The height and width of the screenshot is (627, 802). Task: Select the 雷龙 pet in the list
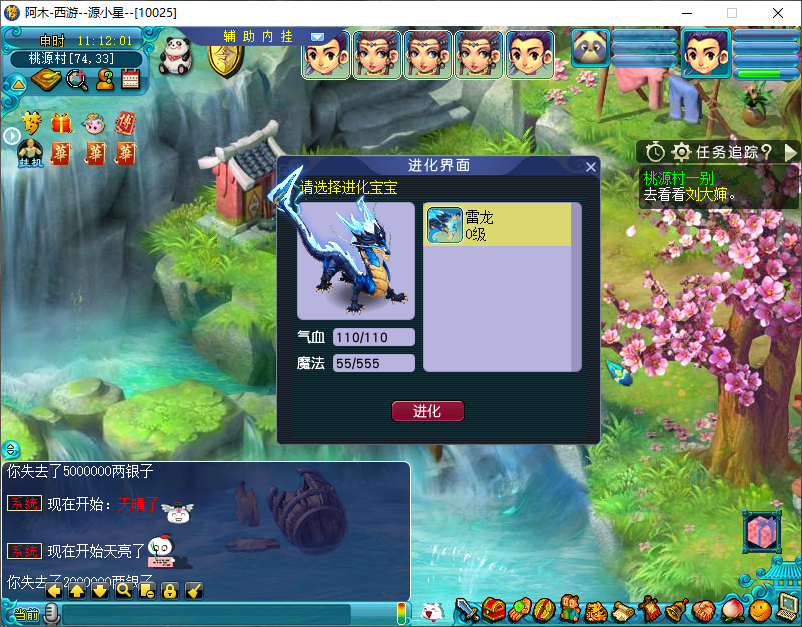[x=498, y=225]
